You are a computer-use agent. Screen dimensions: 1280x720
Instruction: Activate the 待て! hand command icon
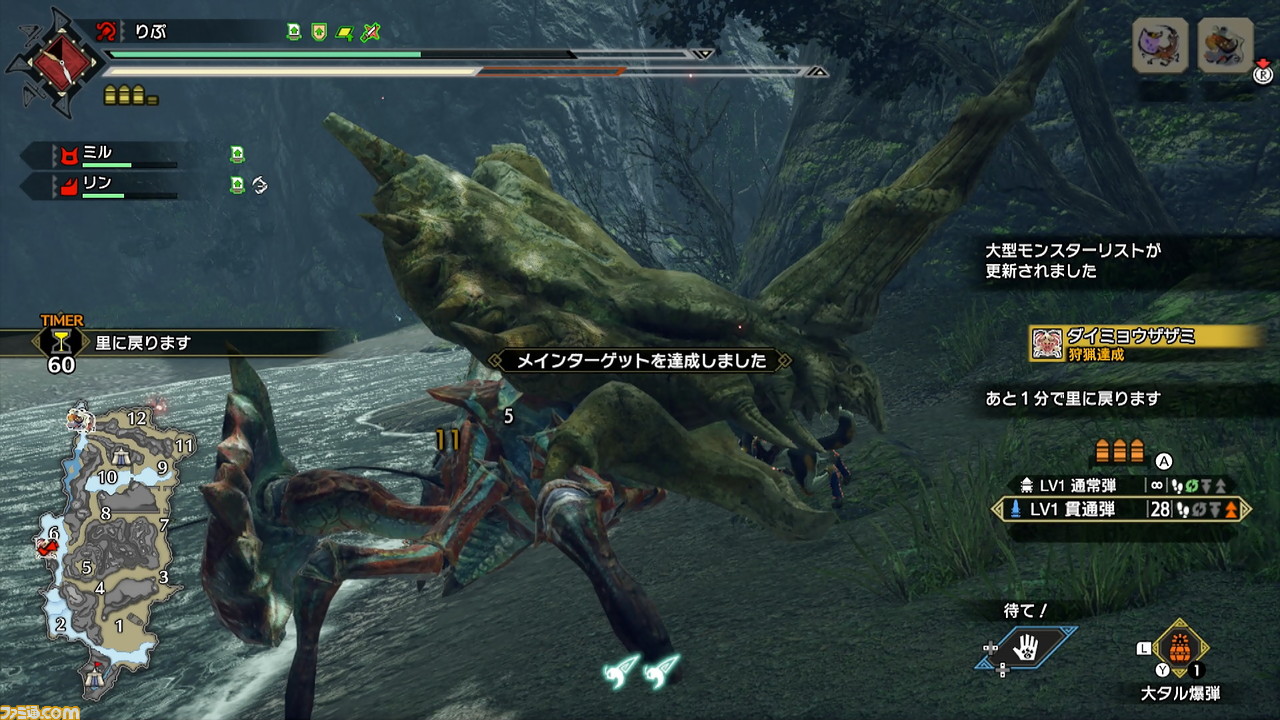[1026, 649]
